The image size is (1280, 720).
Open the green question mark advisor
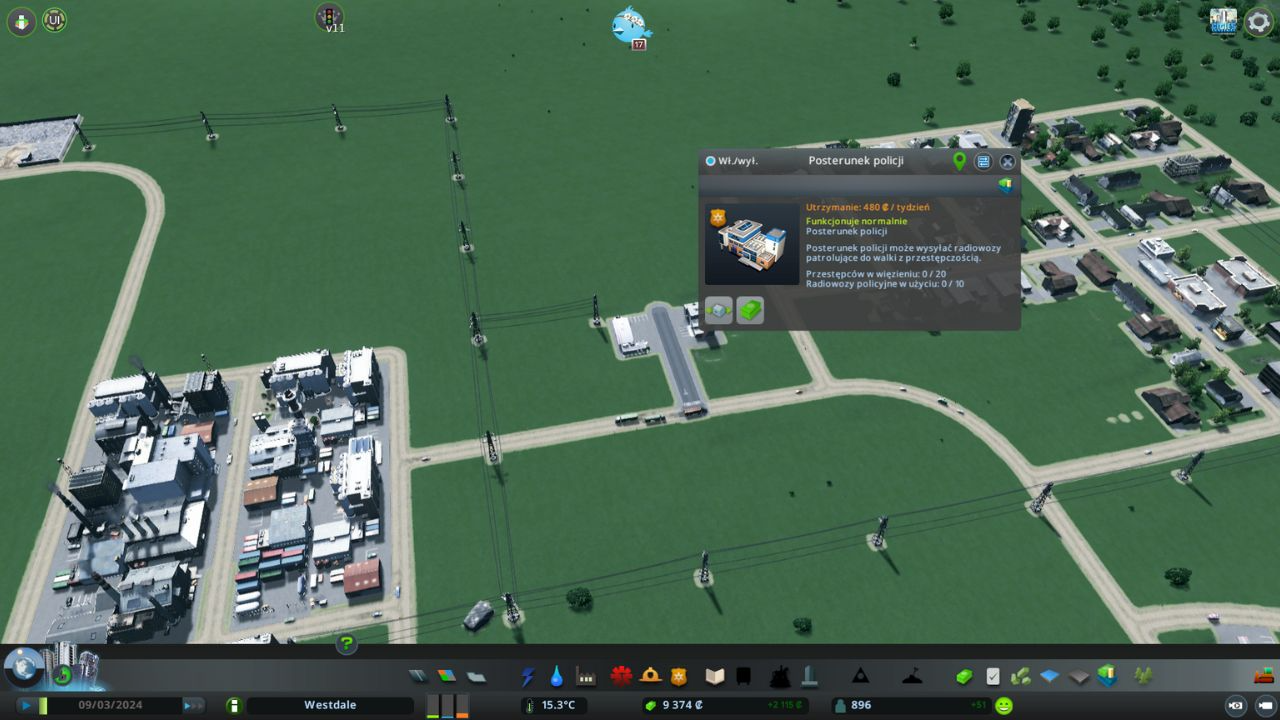click(346, 644)
